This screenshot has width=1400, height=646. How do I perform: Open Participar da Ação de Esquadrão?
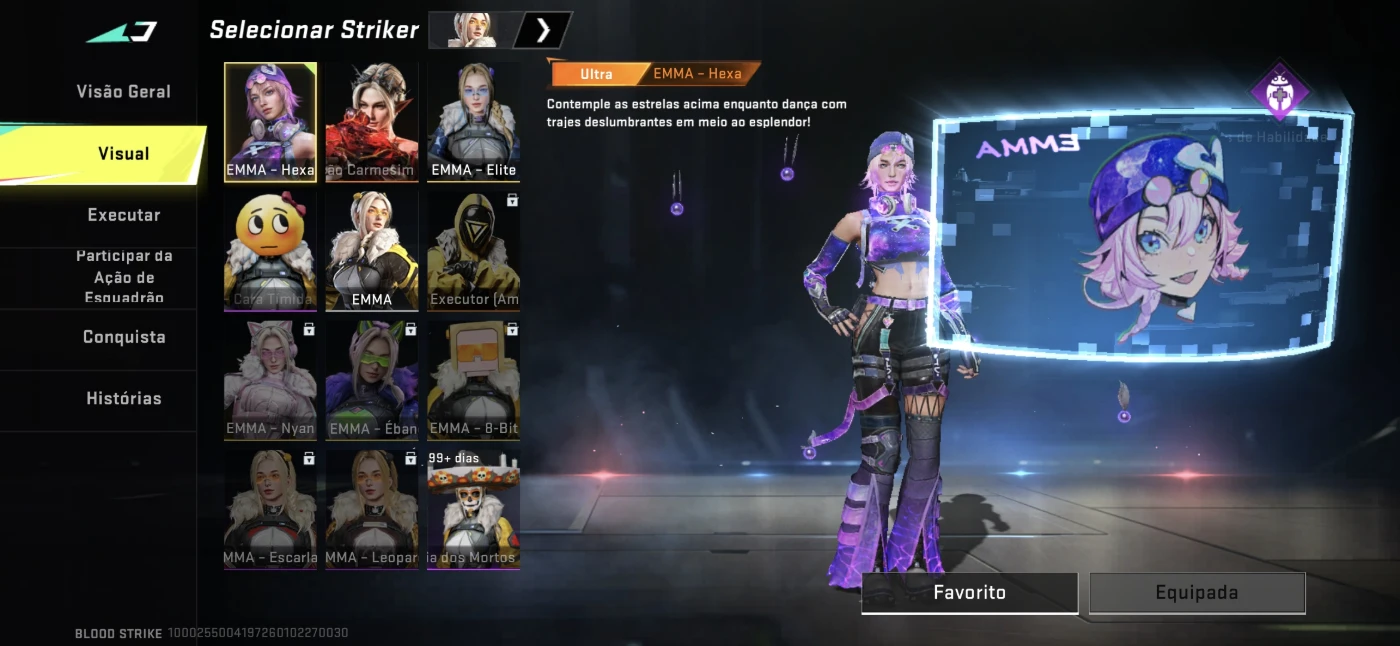point(123,277)
